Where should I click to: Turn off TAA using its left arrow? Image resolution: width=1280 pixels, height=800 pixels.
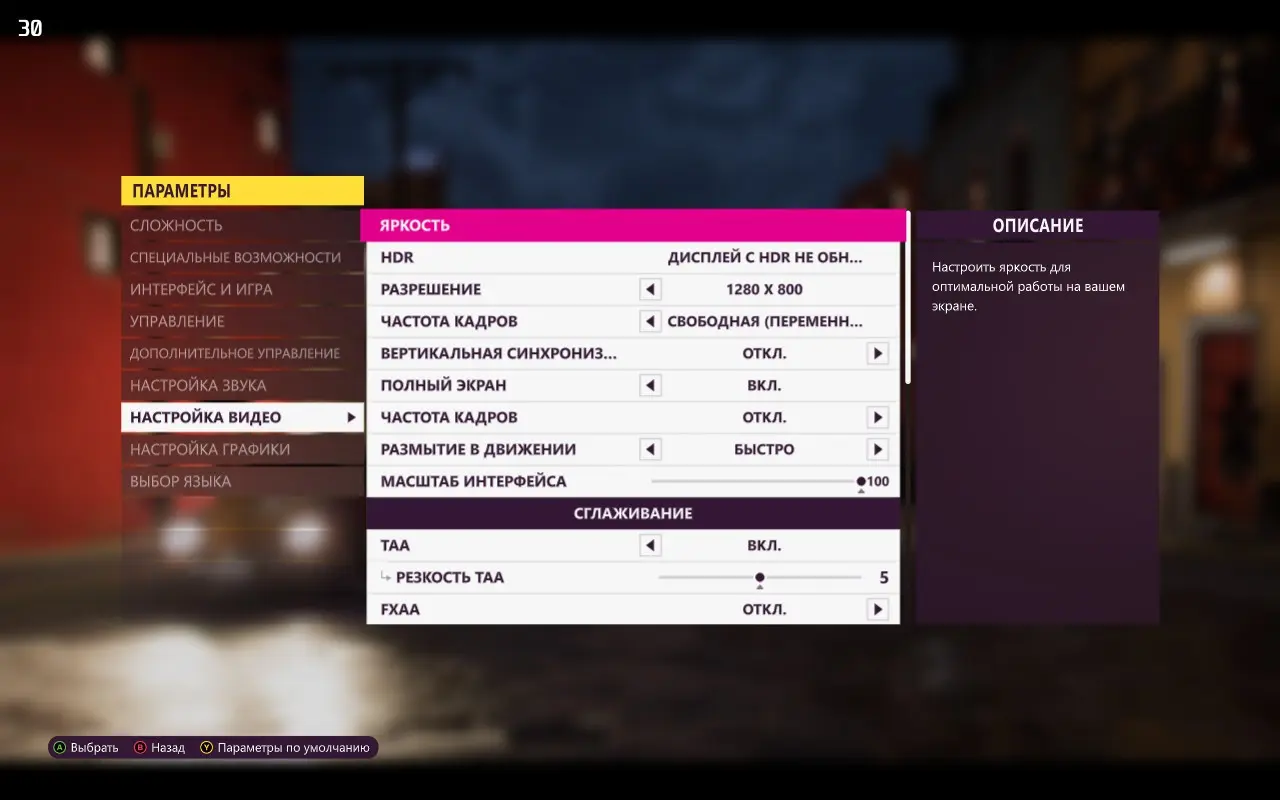650,545
